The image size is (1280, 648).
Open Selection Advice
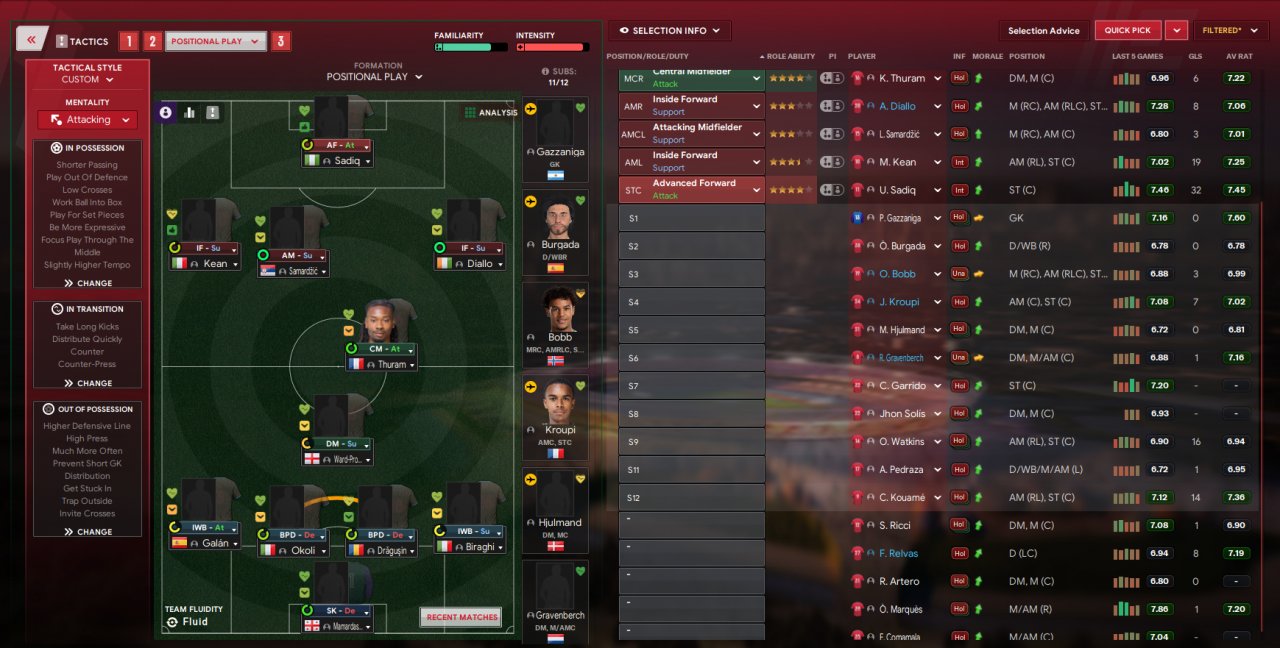pos(1043,31)
